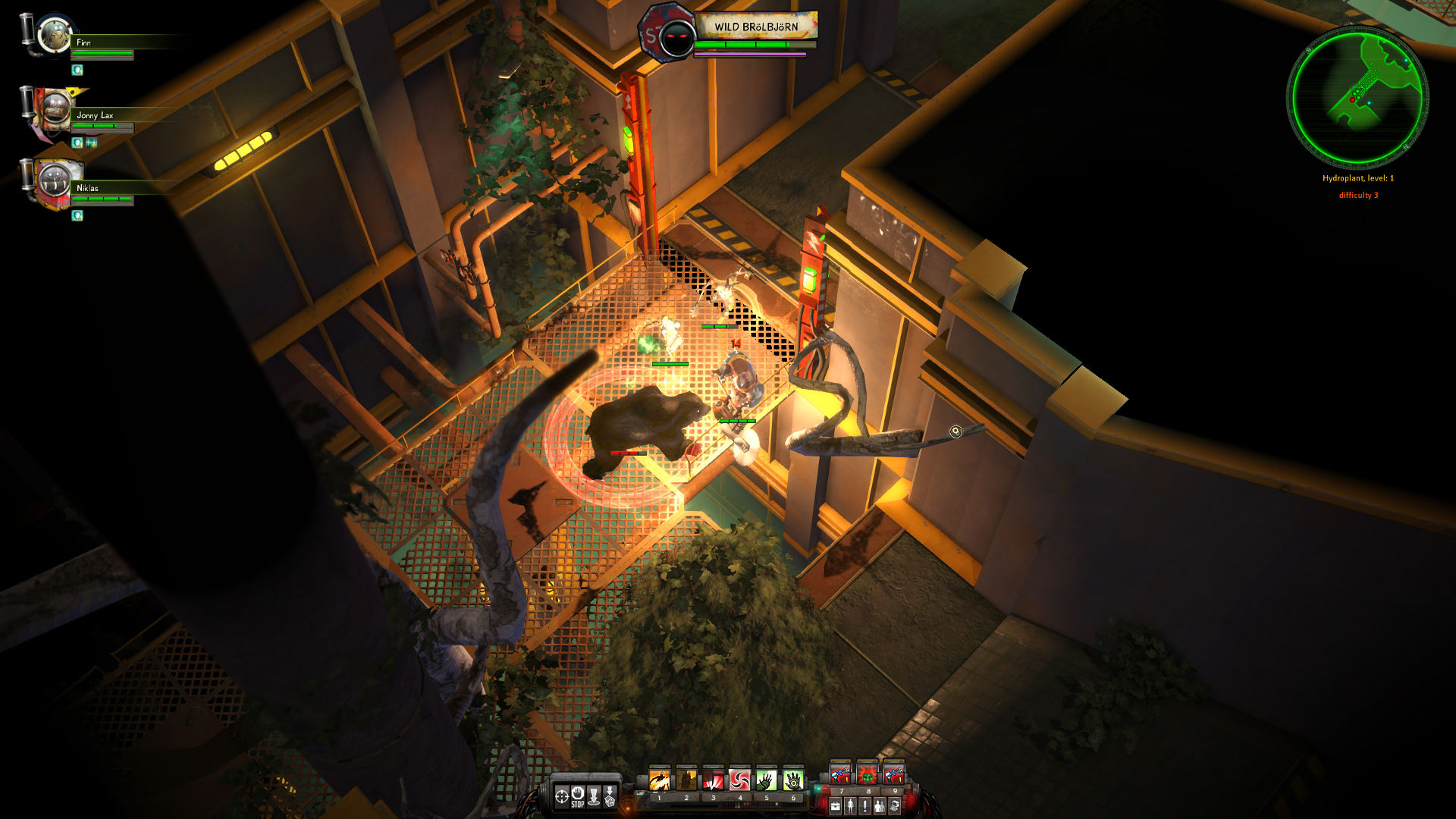
Task: Open the computer terminal menu icon
Action: tap(895, 806)
